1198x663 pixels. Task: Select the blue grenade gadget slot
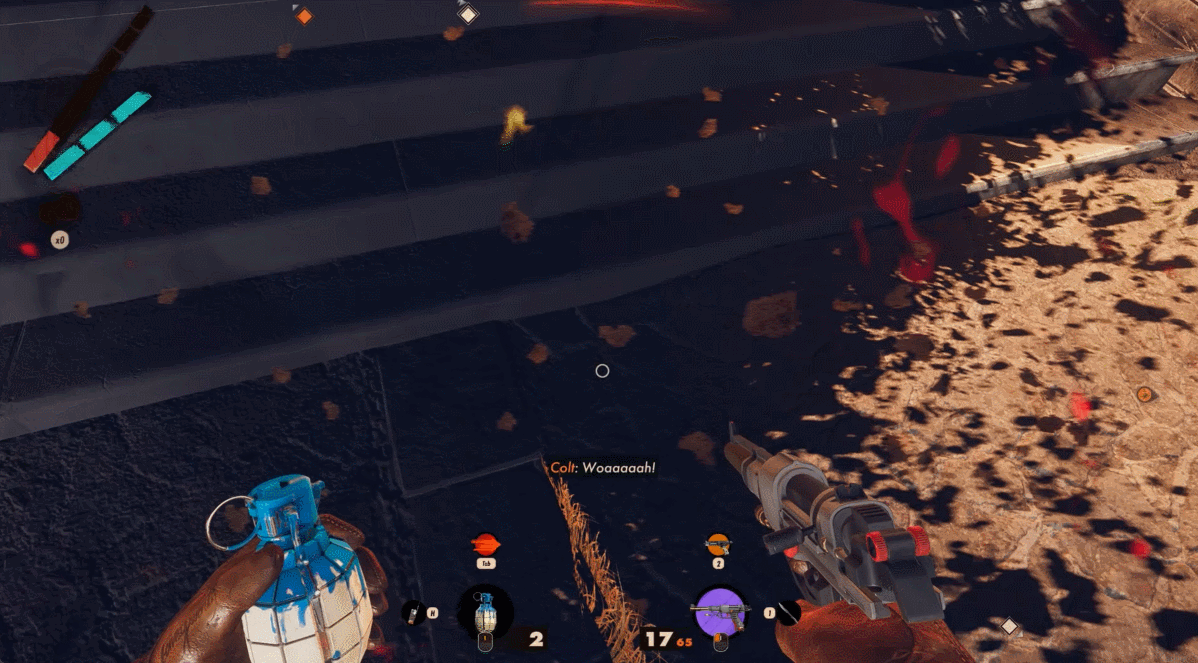[x=485, y=612]
